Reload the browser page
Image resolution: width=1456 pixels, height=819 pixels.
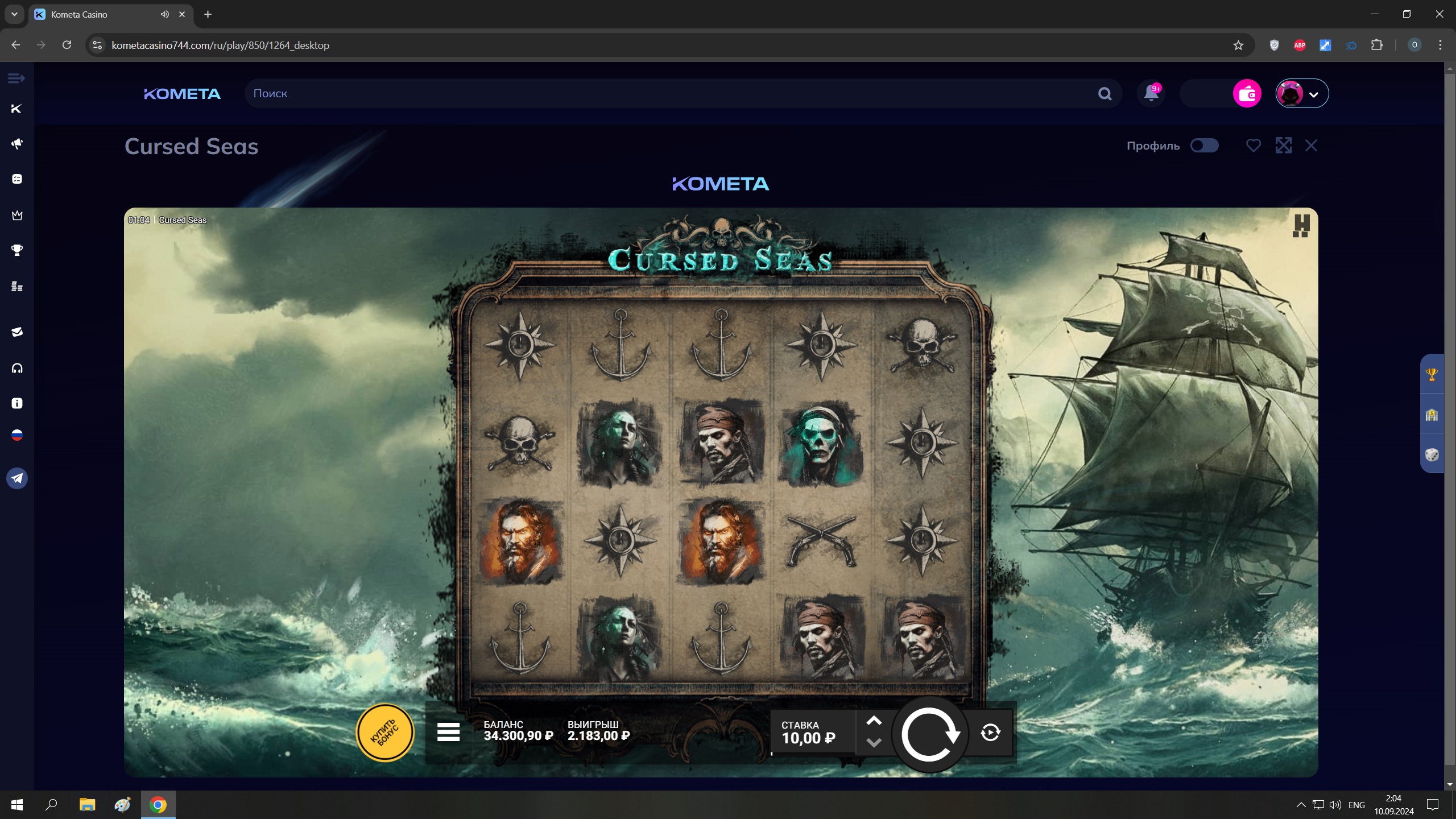click(x=67, y=45)
